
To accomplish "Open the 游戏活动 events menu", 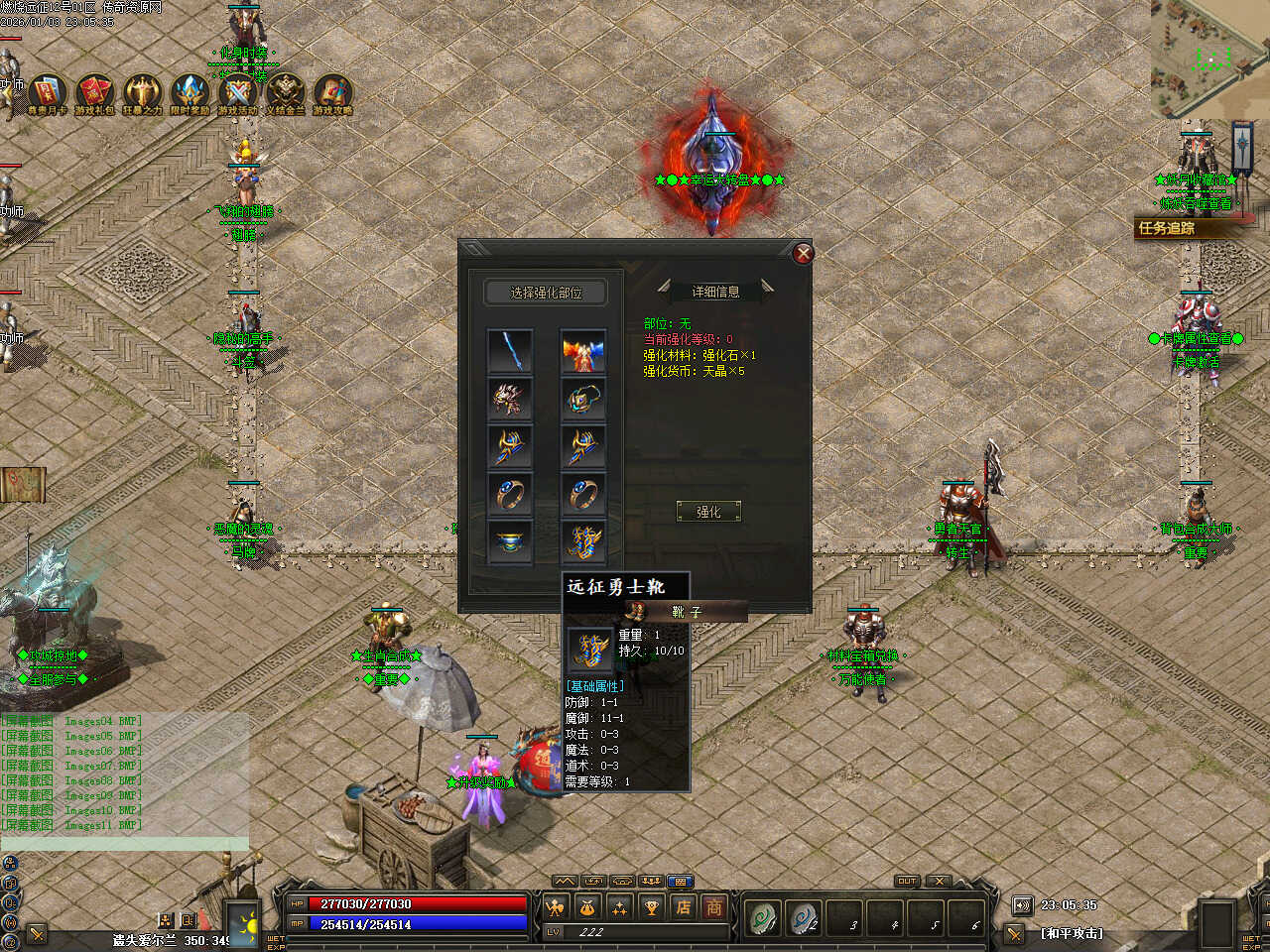I will (x=237, y=94).
